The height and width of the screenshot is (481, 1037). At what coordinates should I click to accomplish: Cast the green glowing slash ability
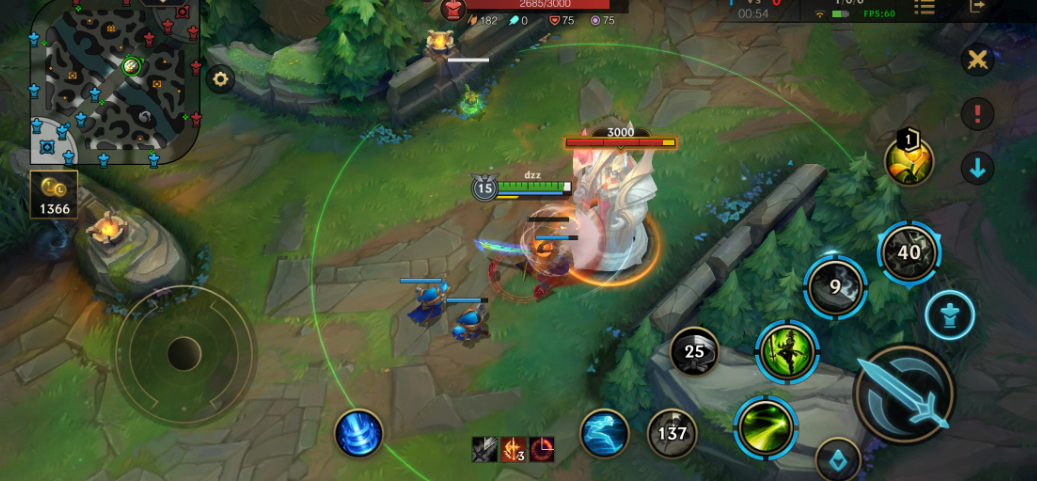click(765, 427)
